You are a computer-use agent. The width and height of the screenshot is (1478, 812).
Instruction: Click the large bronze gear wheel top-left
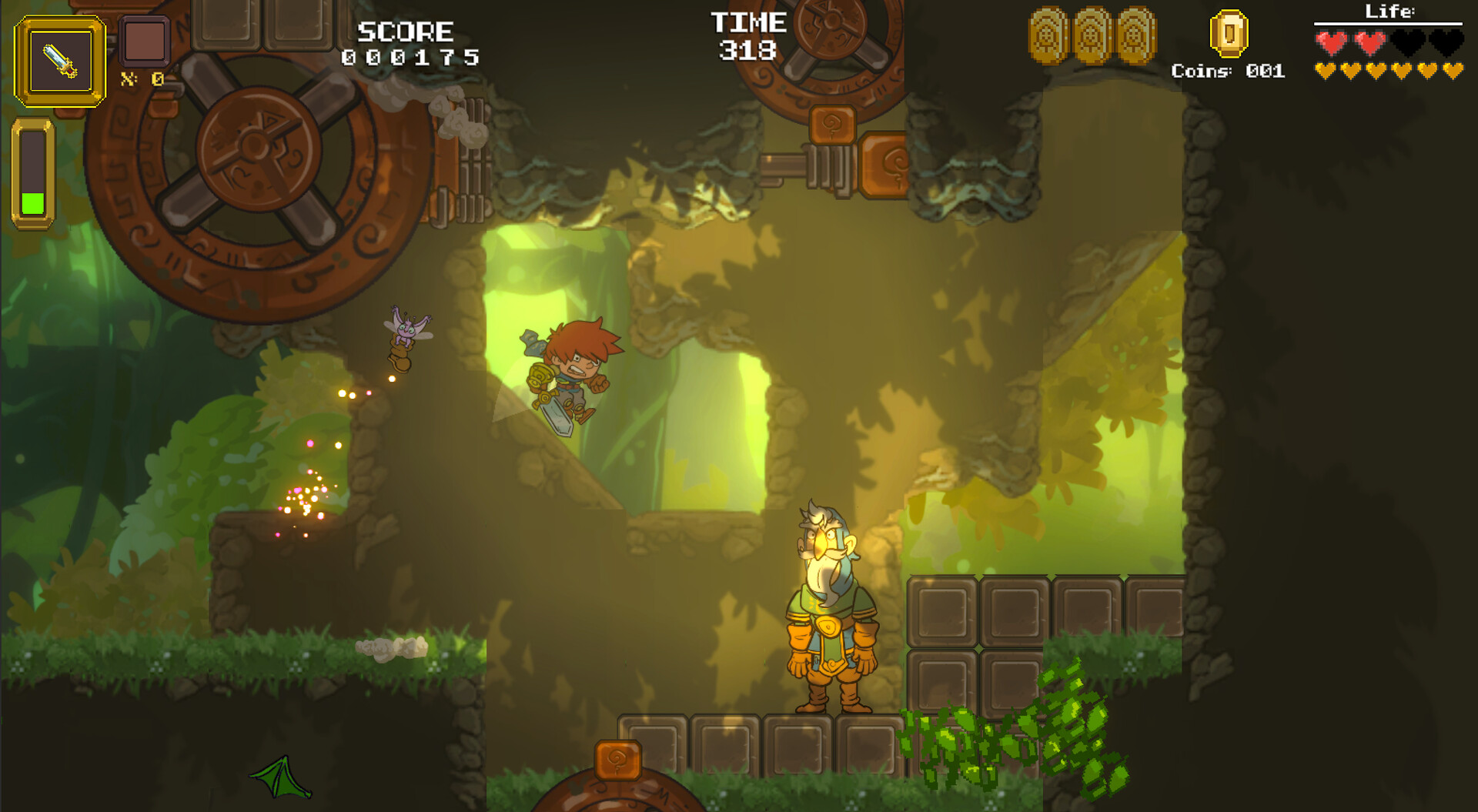click(254, 146)
